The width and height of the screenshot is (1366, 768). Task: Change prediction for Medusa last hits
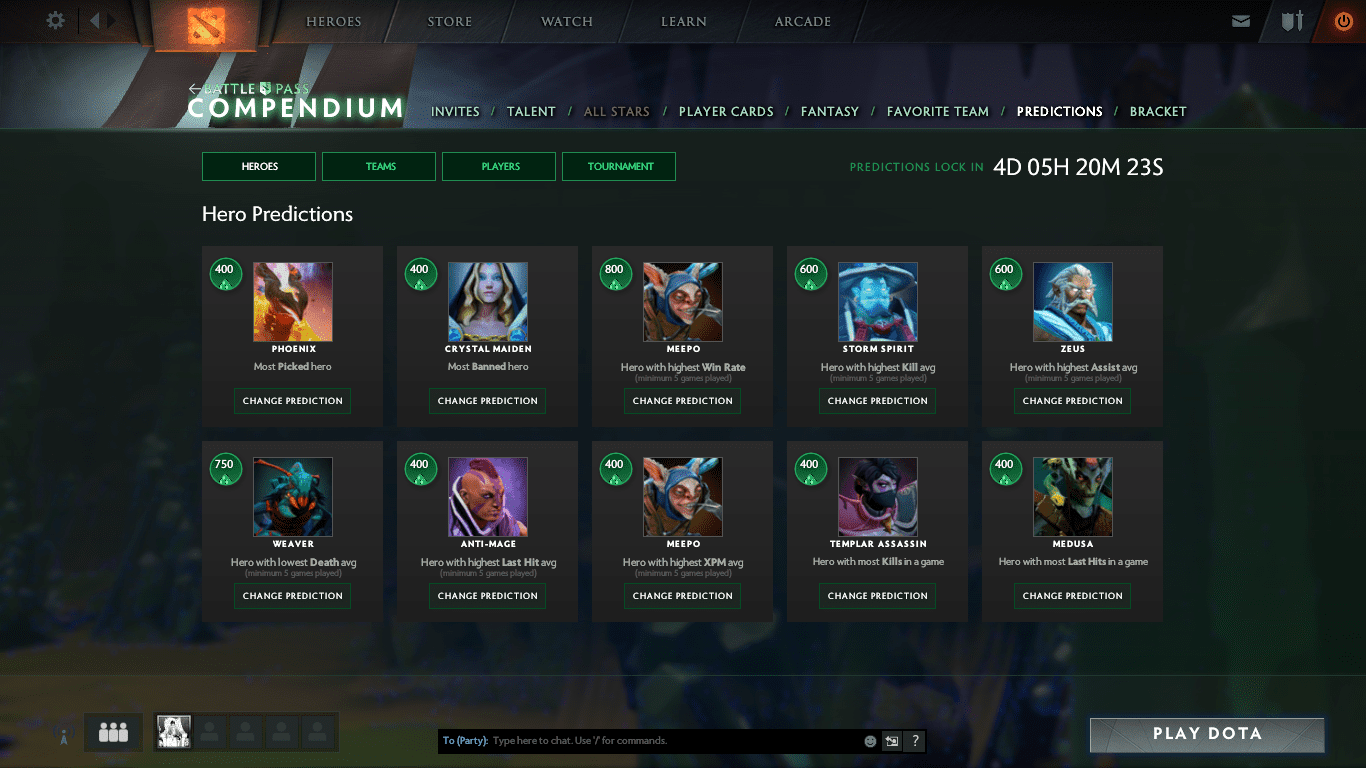point(1073,596)
